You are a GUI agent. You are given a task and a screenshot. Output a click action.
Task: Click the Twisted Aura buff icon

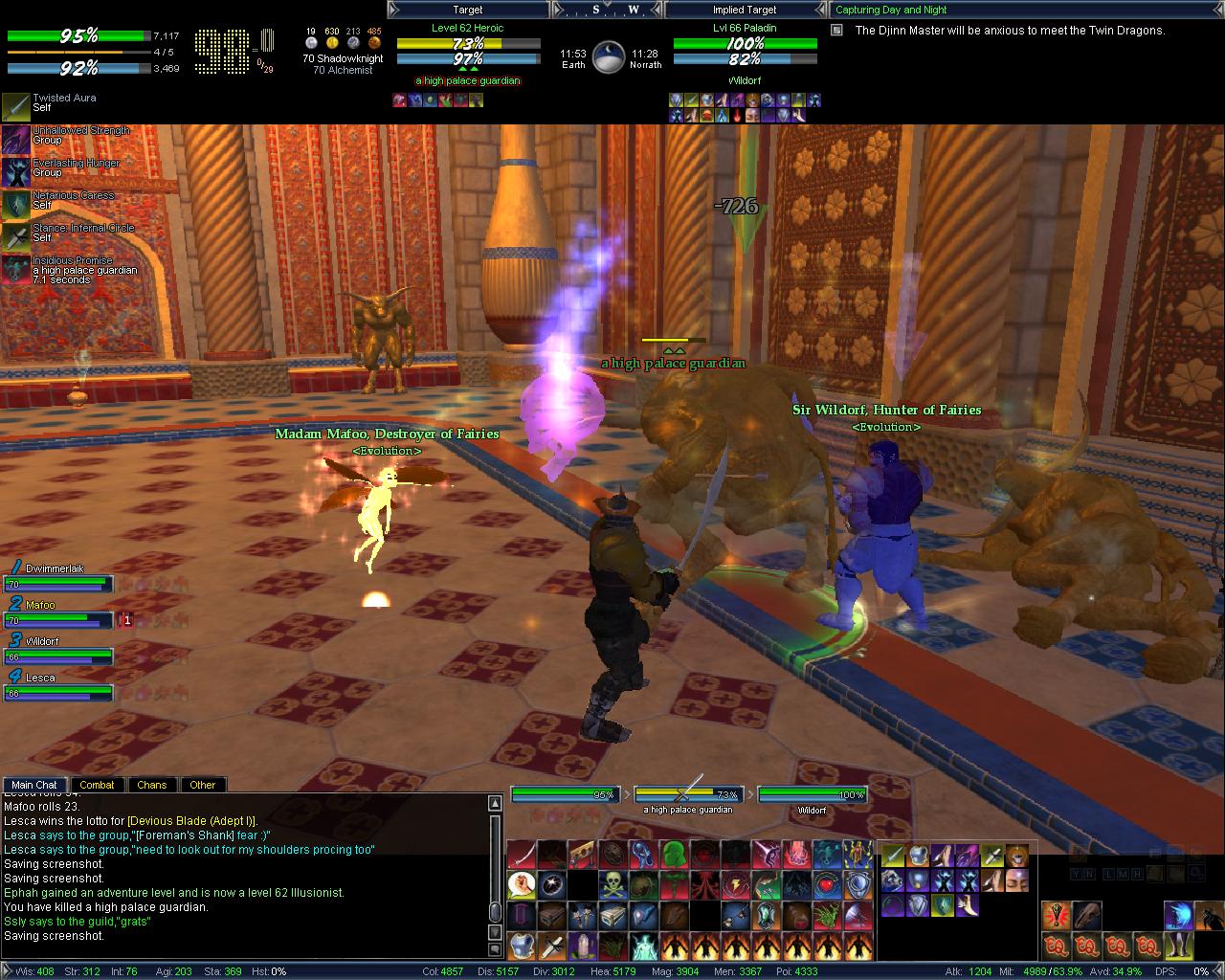(x=16, y=107)
